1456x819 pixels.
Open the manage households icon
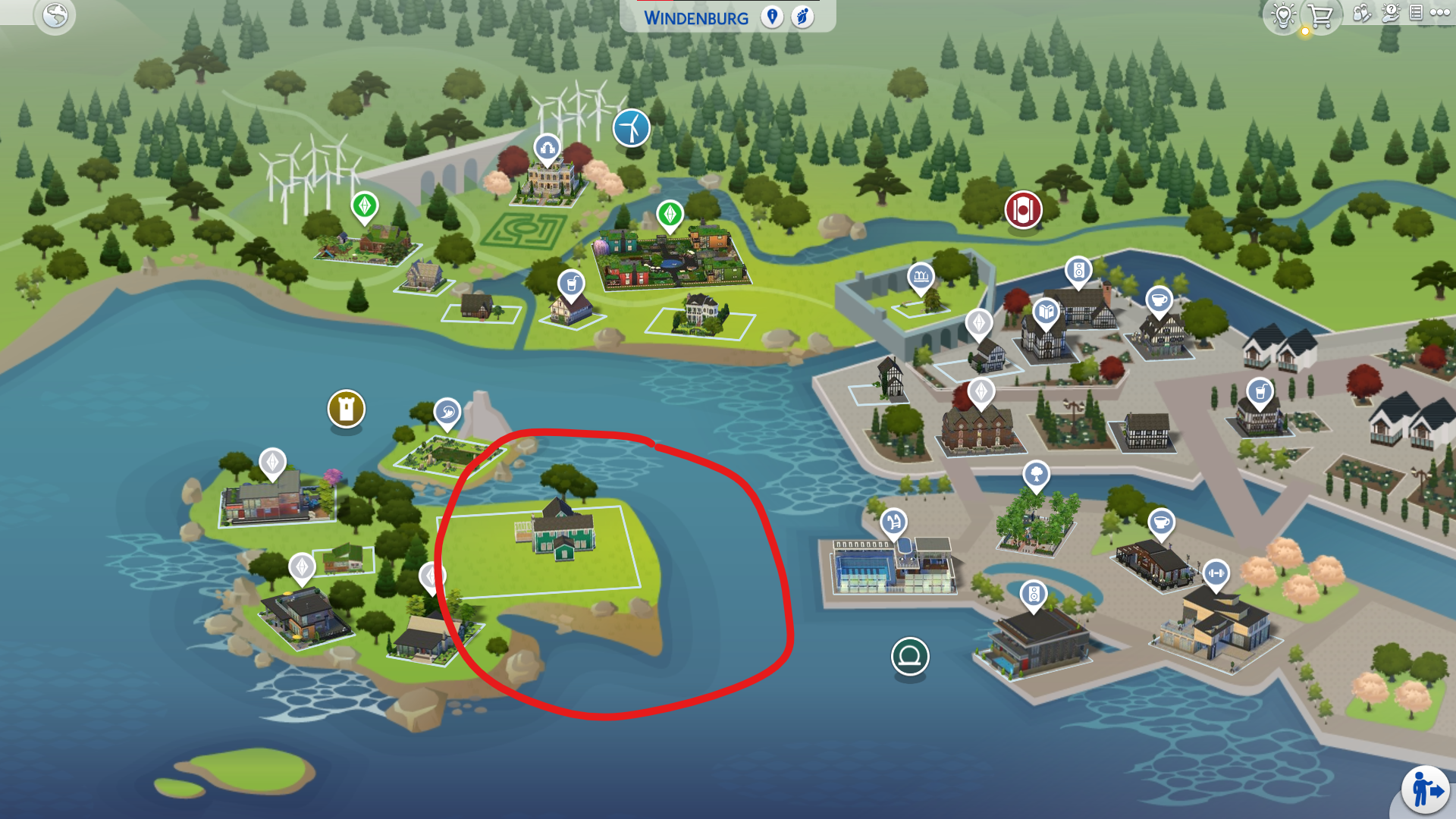(x=1362, y=14)
